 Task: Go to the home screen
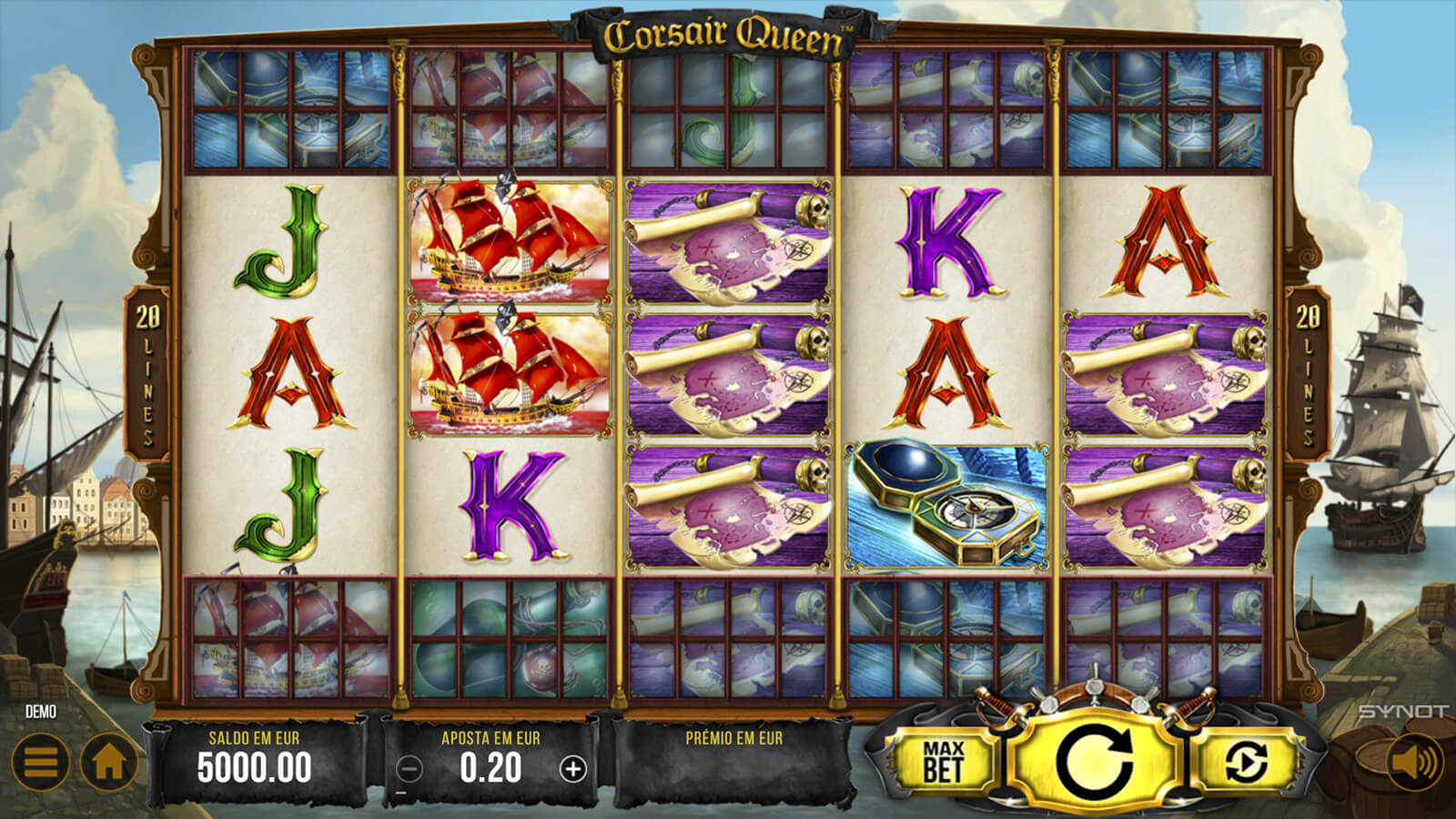point(108,762)
